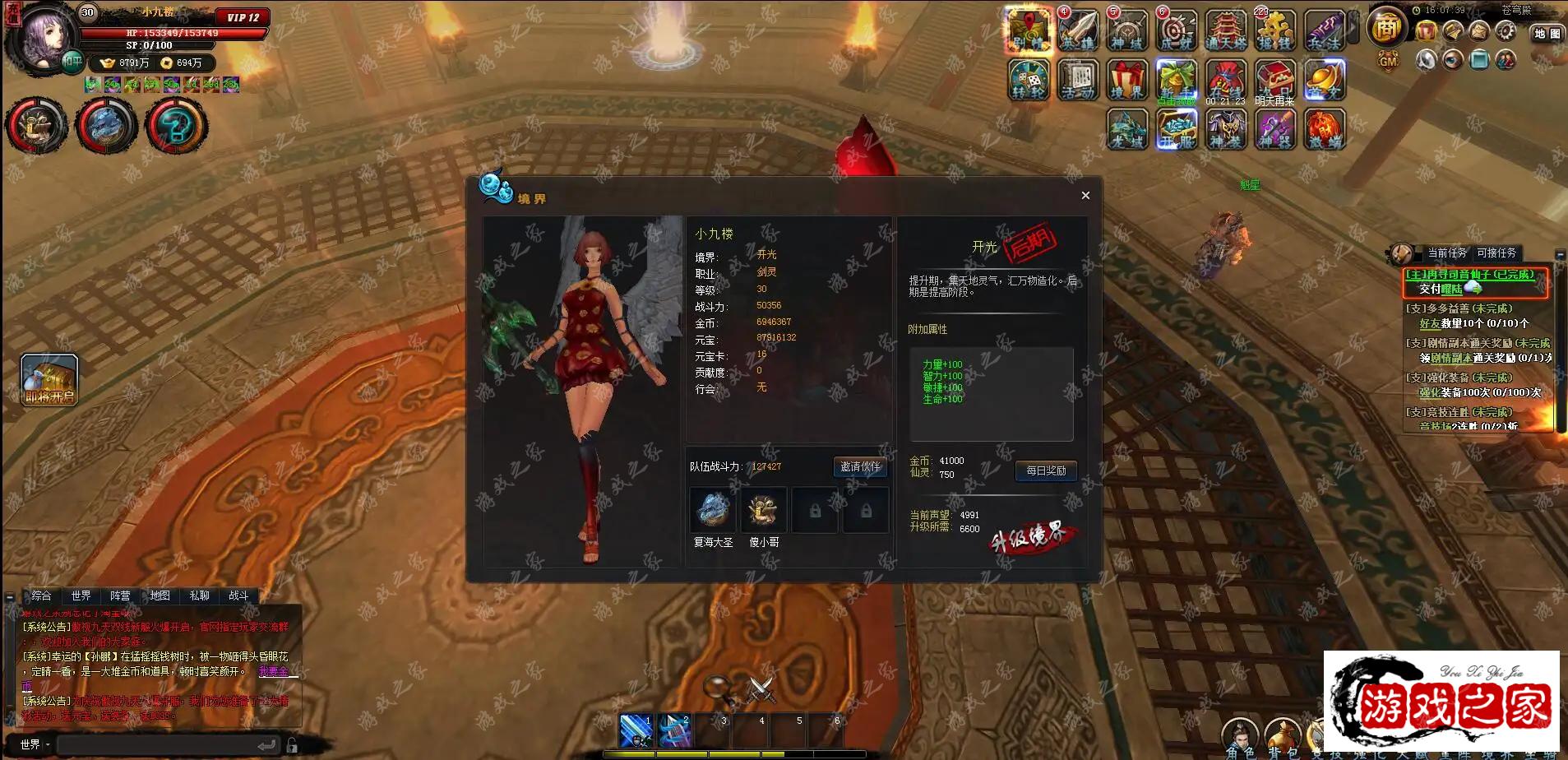
Task: Open the 通天塔 tower icon
Action: [x=1226, y=31]
